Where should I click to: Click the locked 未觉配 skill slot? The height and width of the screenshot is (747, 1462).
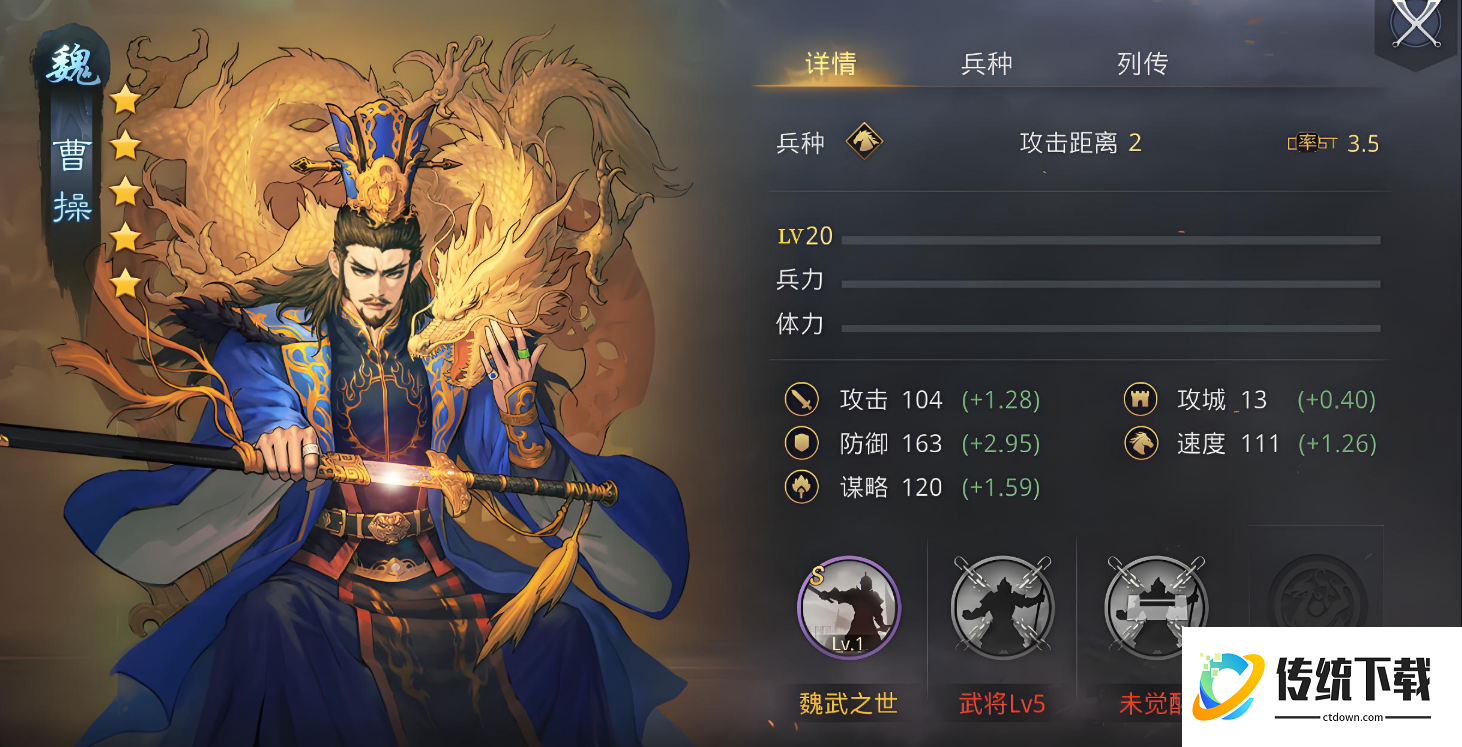pos(1156,607)
